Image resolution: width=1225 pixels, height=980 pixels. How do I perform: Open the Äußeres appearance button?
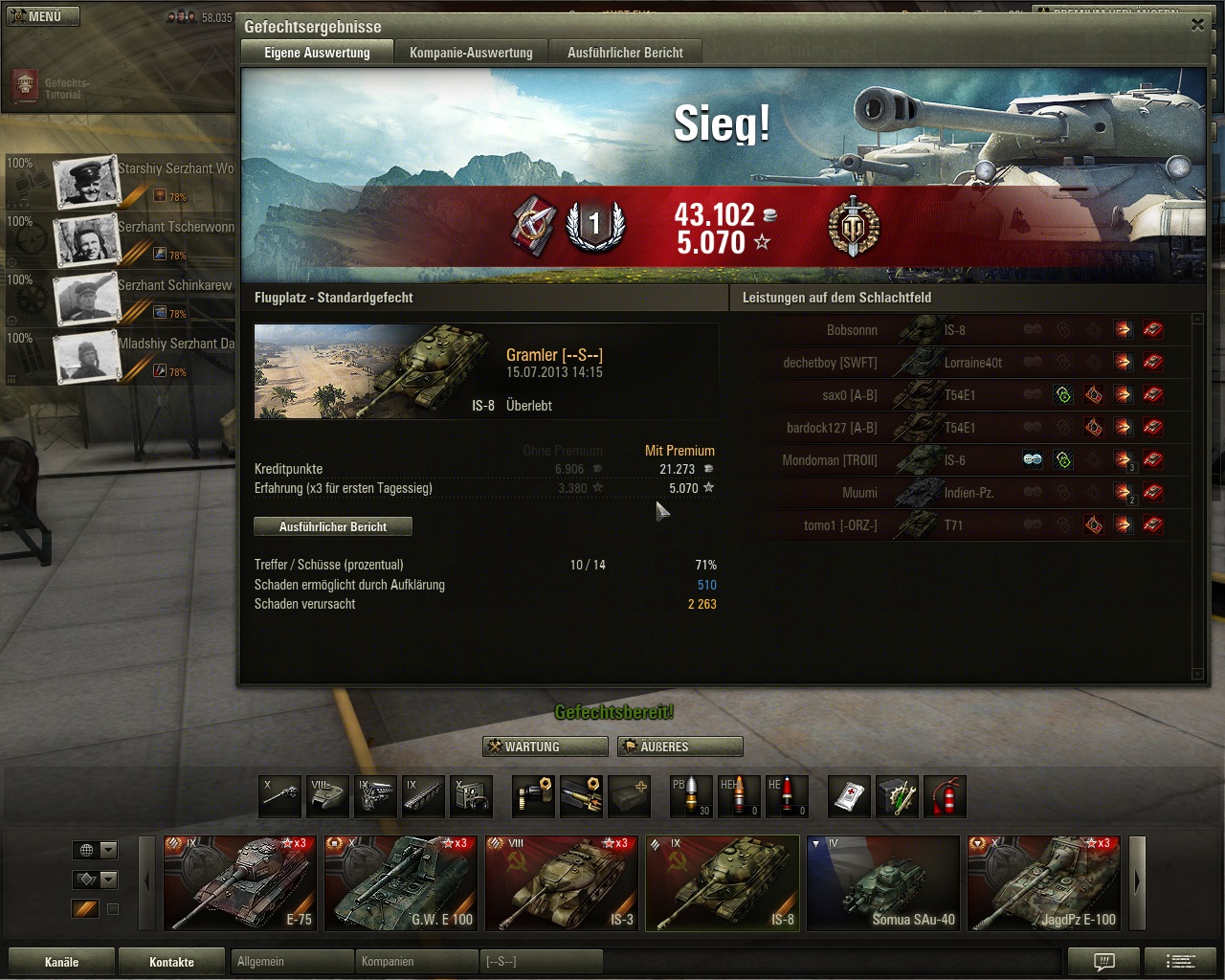pos(679,746)
